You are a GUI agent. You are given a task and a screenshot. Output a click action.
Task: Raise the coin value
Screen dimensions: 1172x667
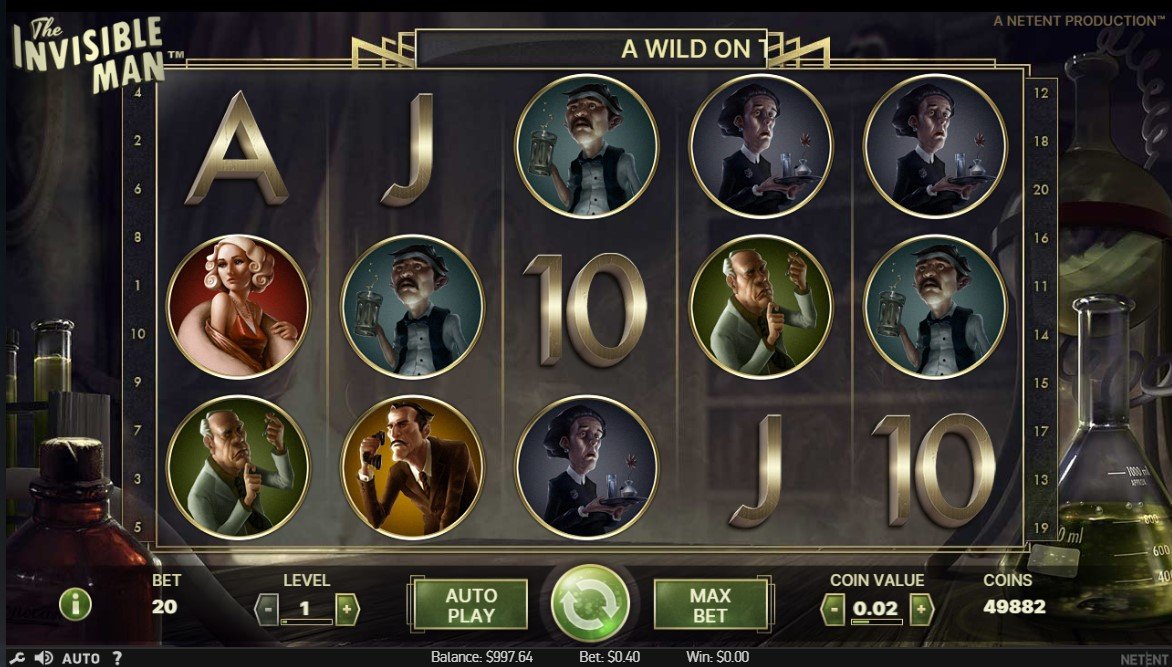click(x=921, y=608)
